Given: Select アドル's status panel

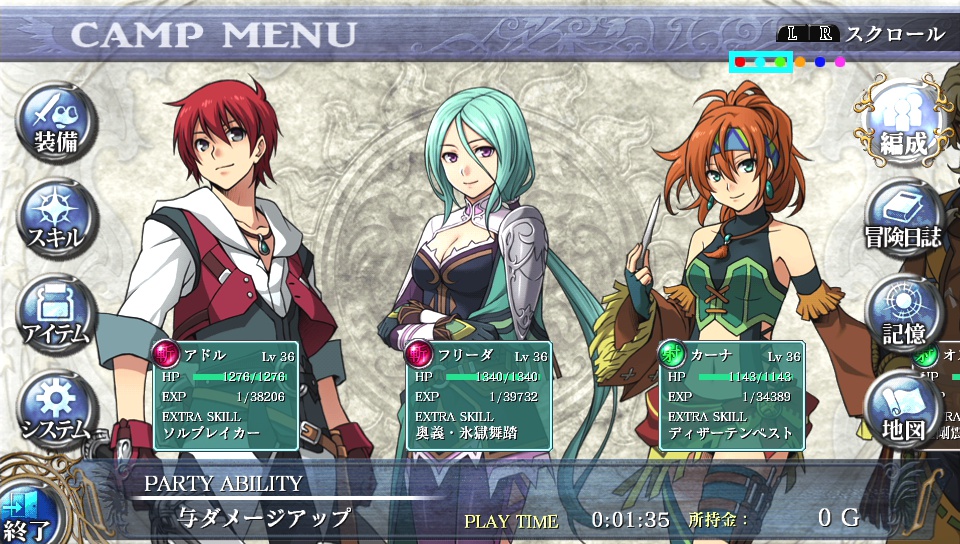Looking at the screenshot, I should [x=225, y=395].
